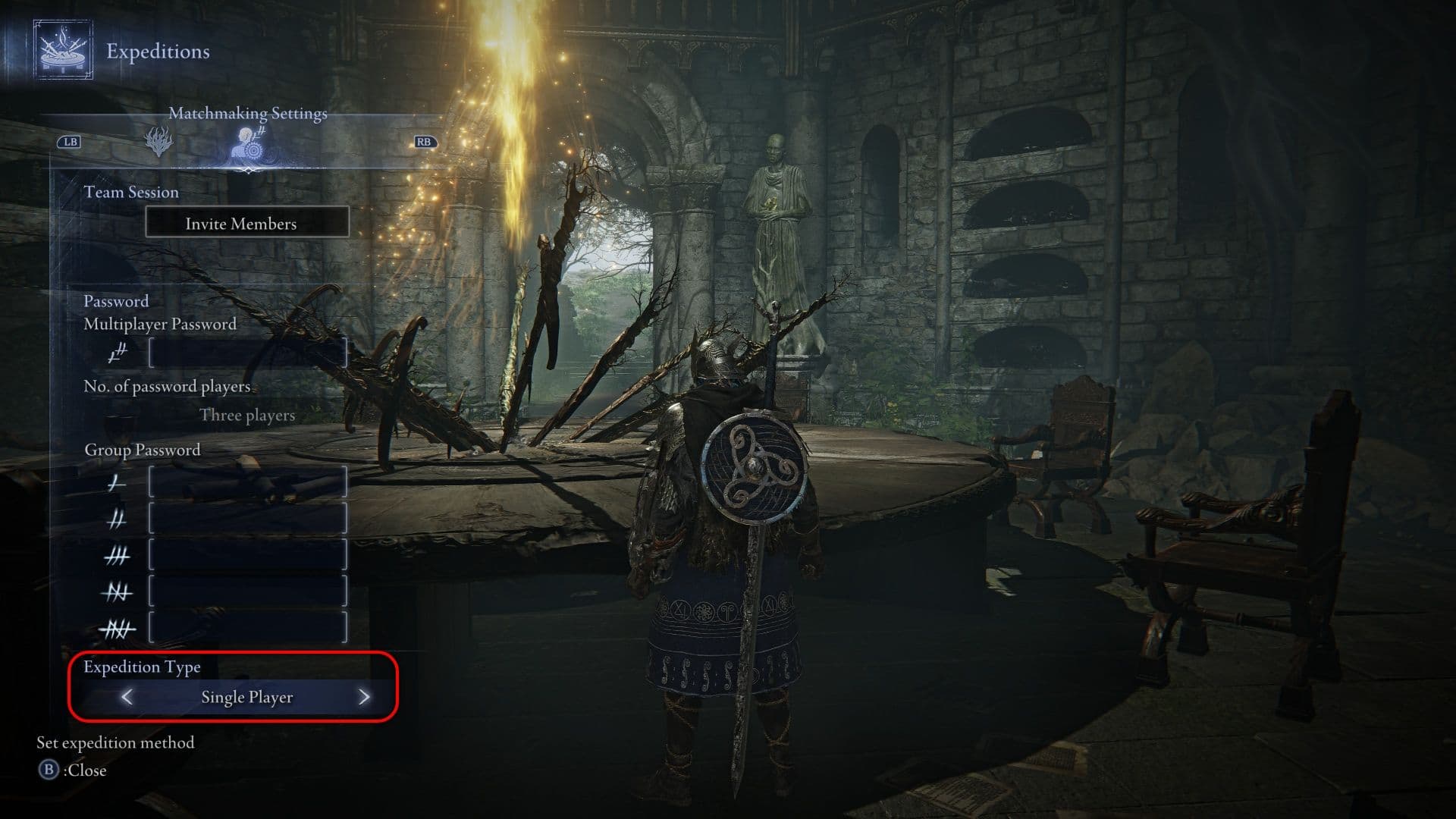1456x819 pixels.
Task: Switch to the flame-shaped tab icon
Action: (158, 142)
